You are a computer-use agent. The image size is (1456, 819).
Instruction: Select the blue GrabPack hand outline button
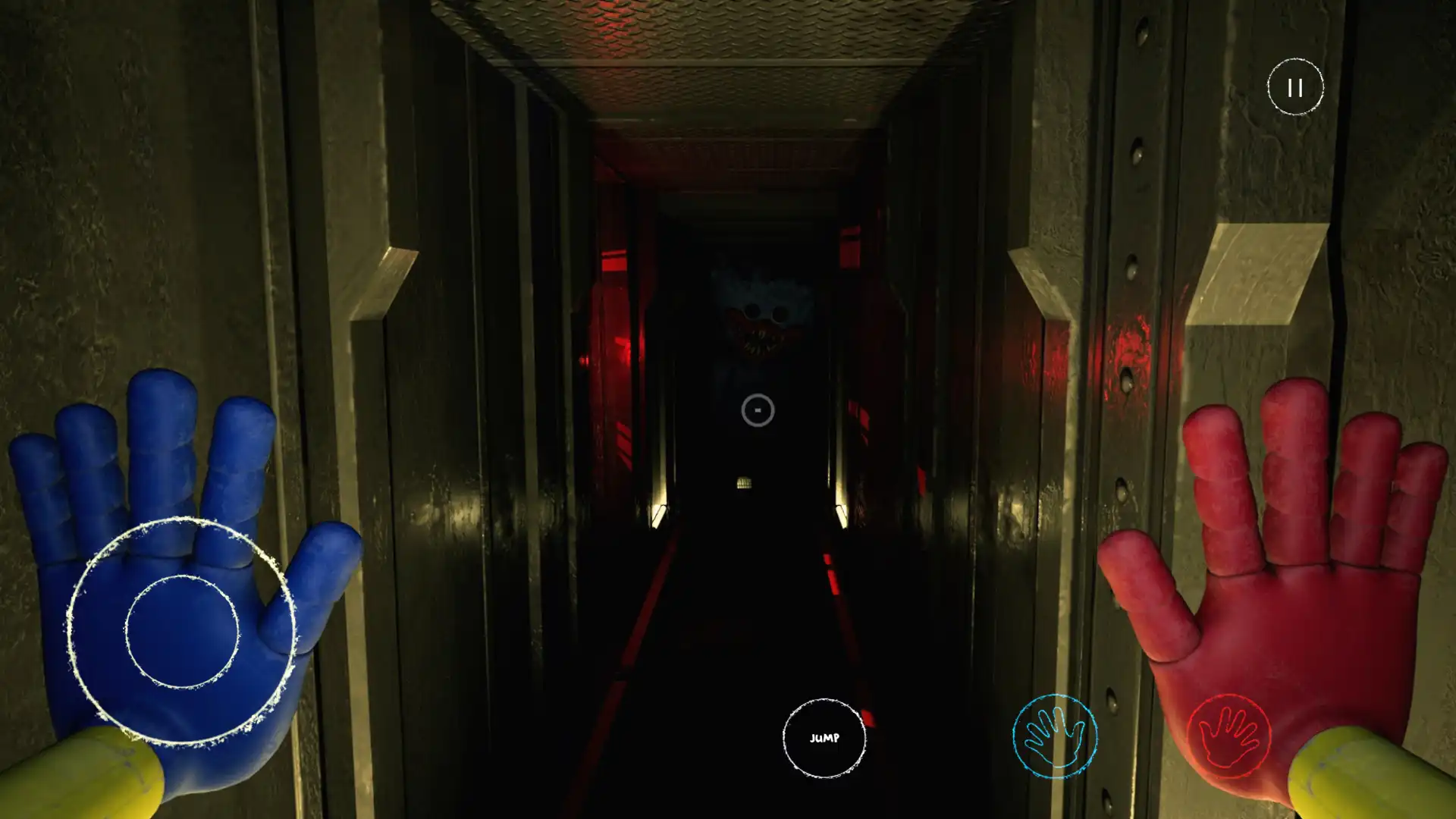[x=1056, y=734]
